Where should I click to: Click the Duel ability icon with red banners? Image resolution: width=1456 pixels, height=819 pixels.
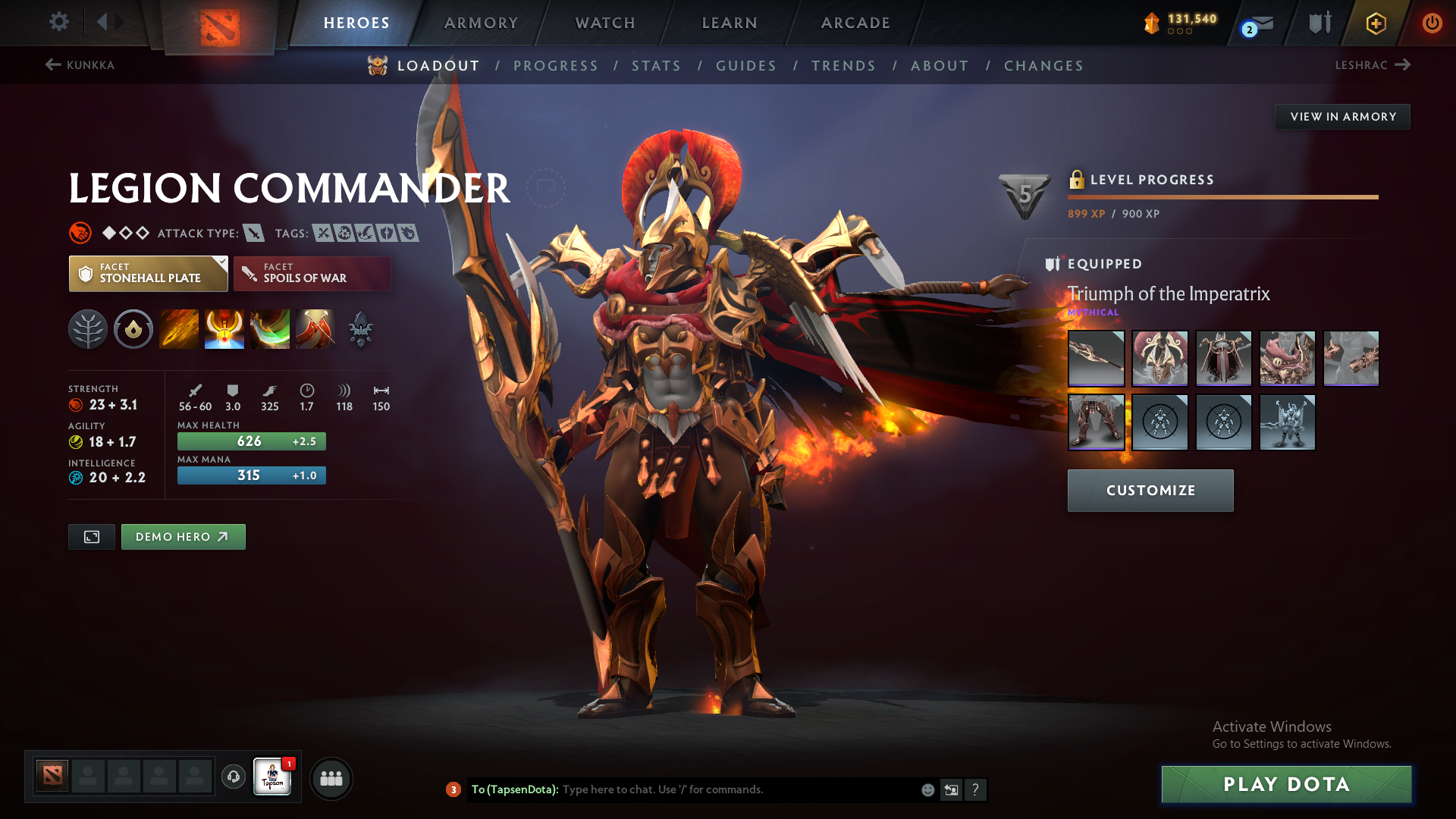(x=315, y=329)
